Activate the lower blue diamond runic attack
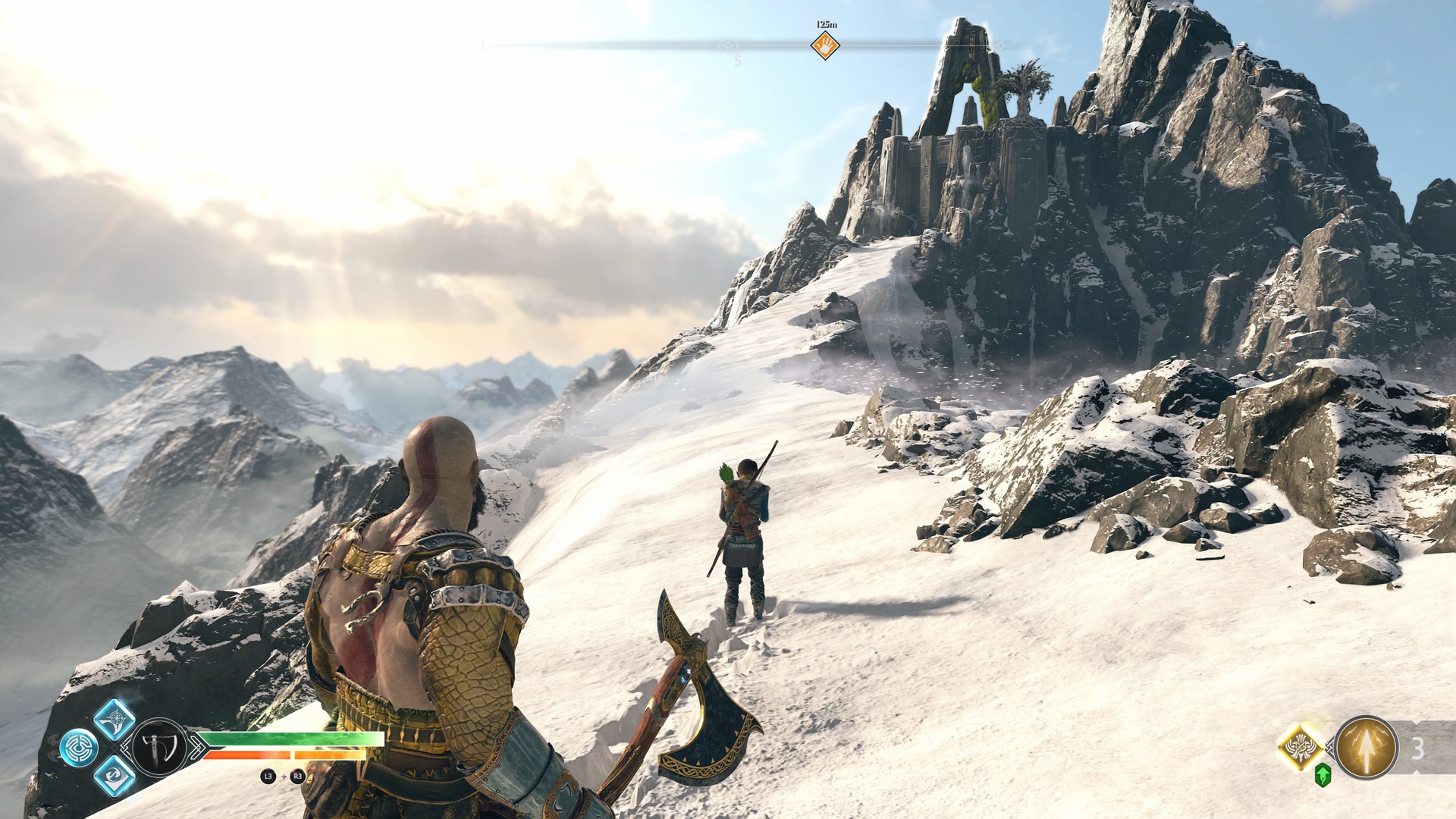 [x=115, y=775]
